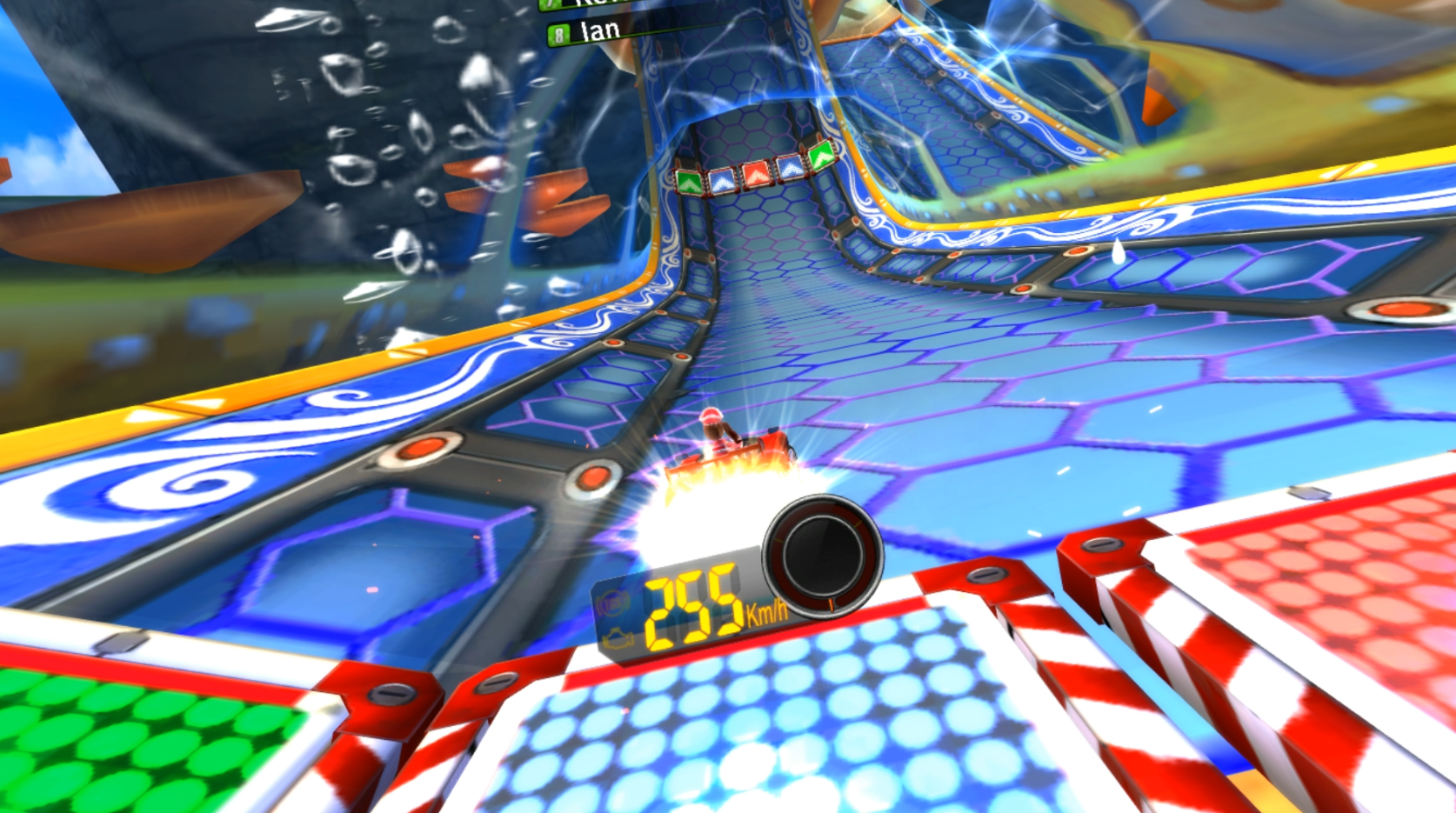1456x813 pixels.
Task: Click the rank 7 badge above Ian's name
Action: [548, 4]
